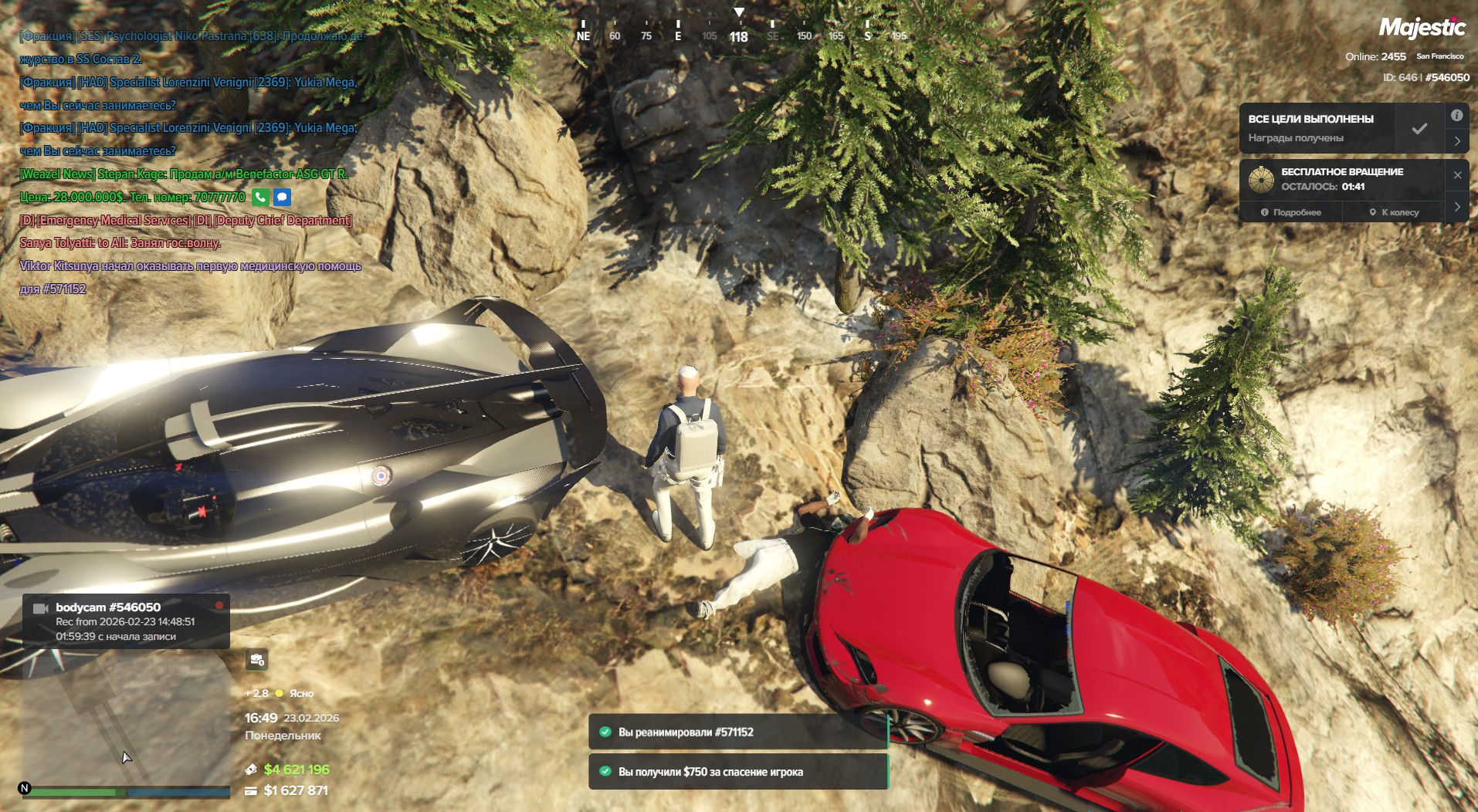Click the golden wheel icon
The width and height of the screenshot is (1478, 812).
click(x=1261, y=179)
